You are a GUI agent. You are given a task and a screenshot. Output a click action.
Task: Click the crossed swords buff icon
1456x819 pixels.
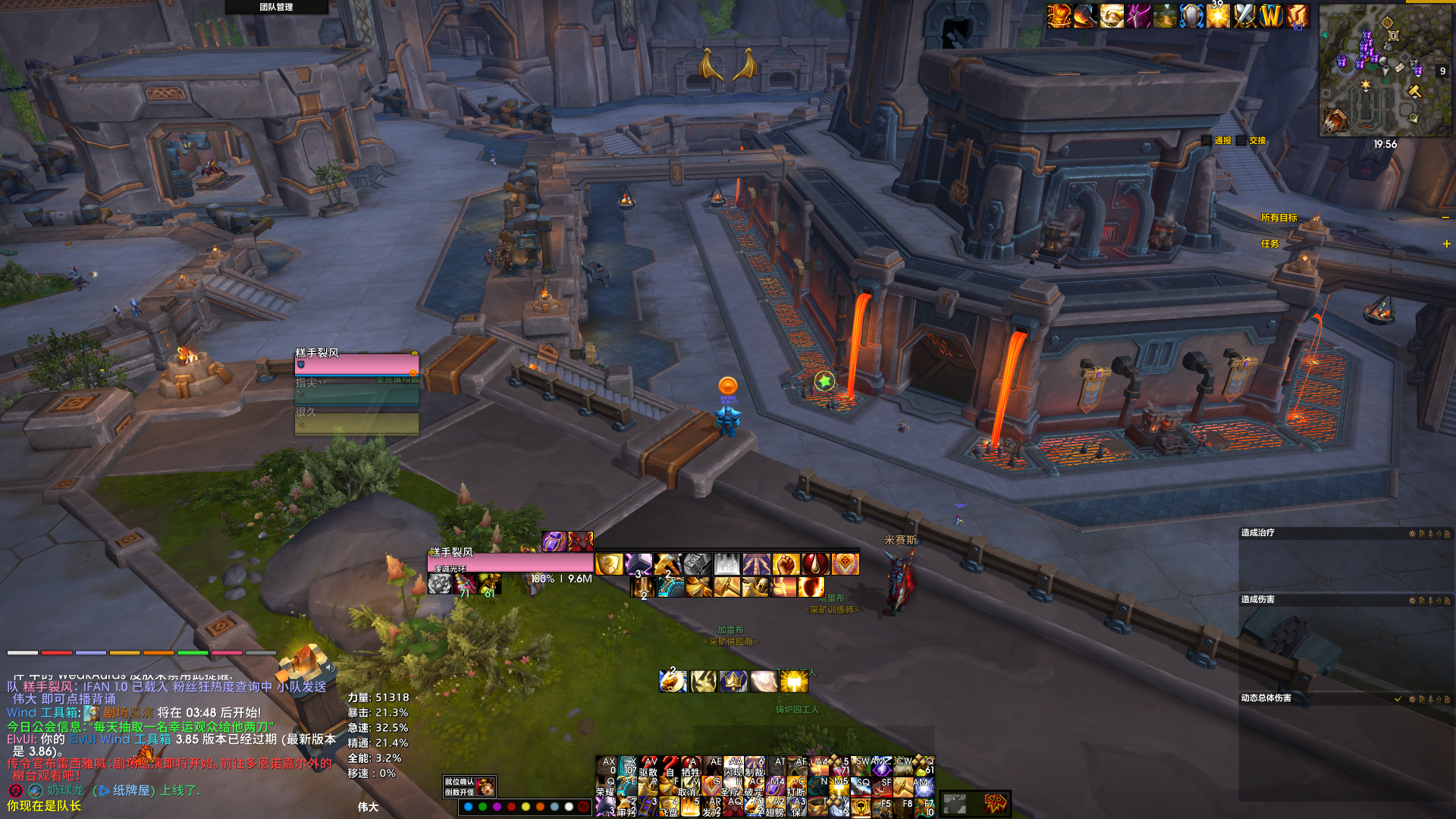[x=1244, y=16]
